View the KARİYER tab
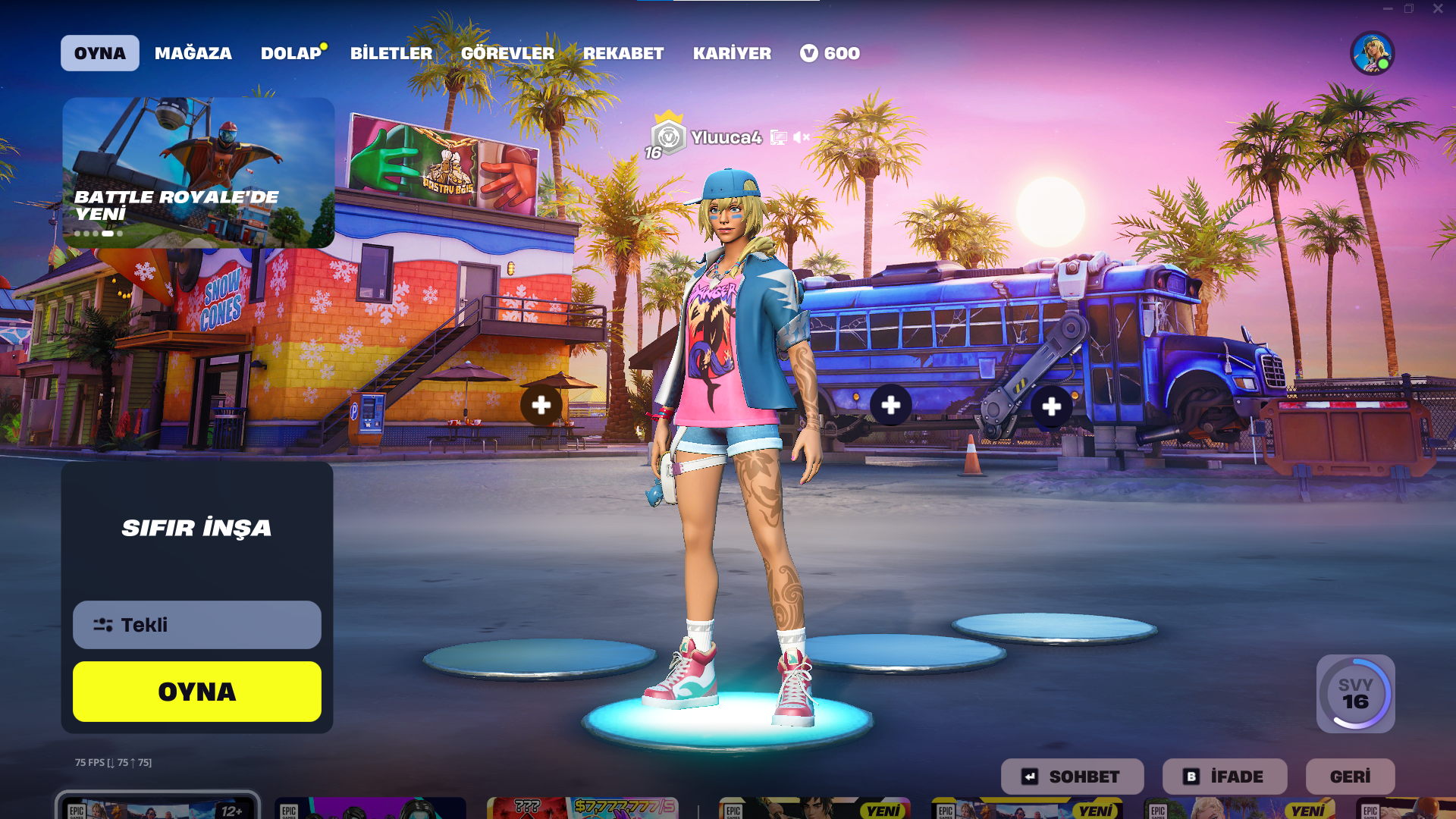This screenshot has height=819, width=1456. [731, 53]
